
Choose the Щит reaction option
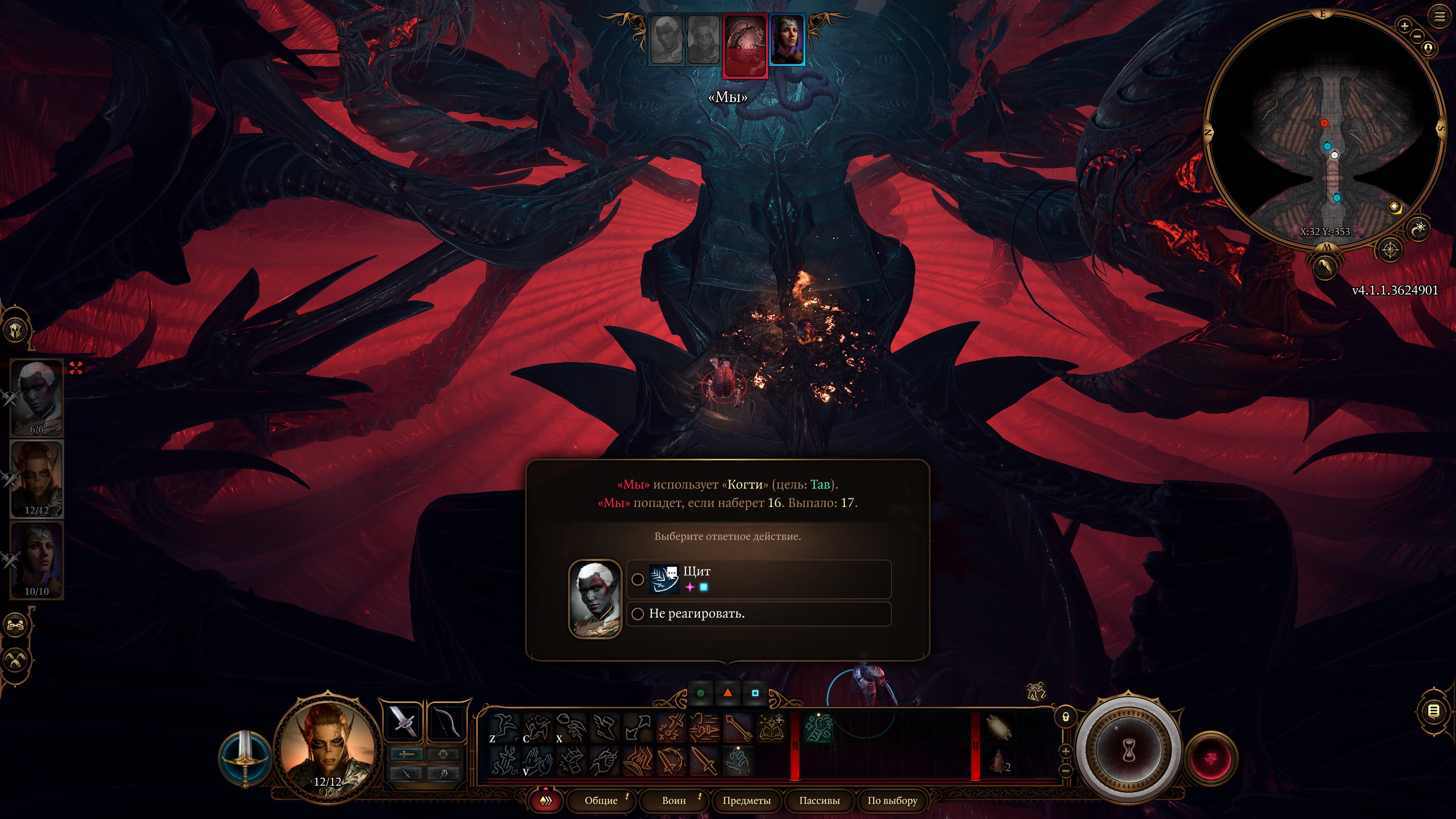(x=758, y=579)
